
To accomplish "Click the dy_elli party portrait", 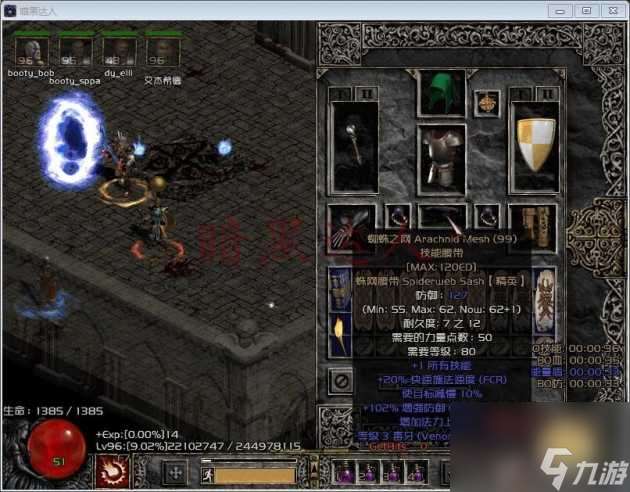I will 120,51.
